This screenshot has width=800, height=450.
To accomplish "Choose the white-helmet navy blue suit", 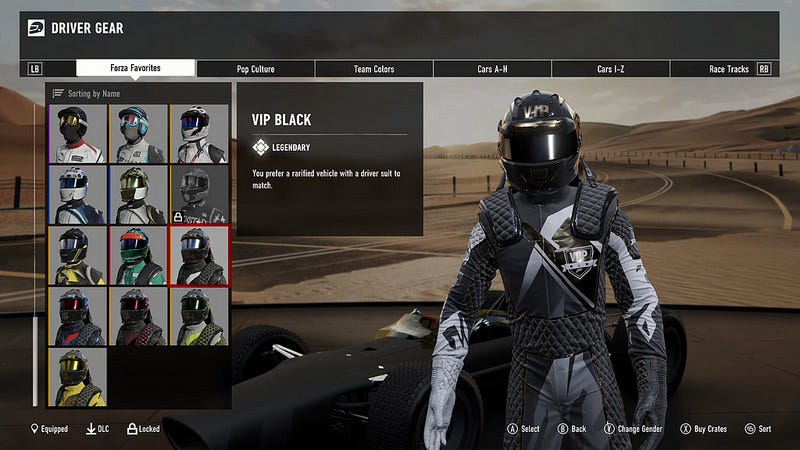I will point(77,194).
